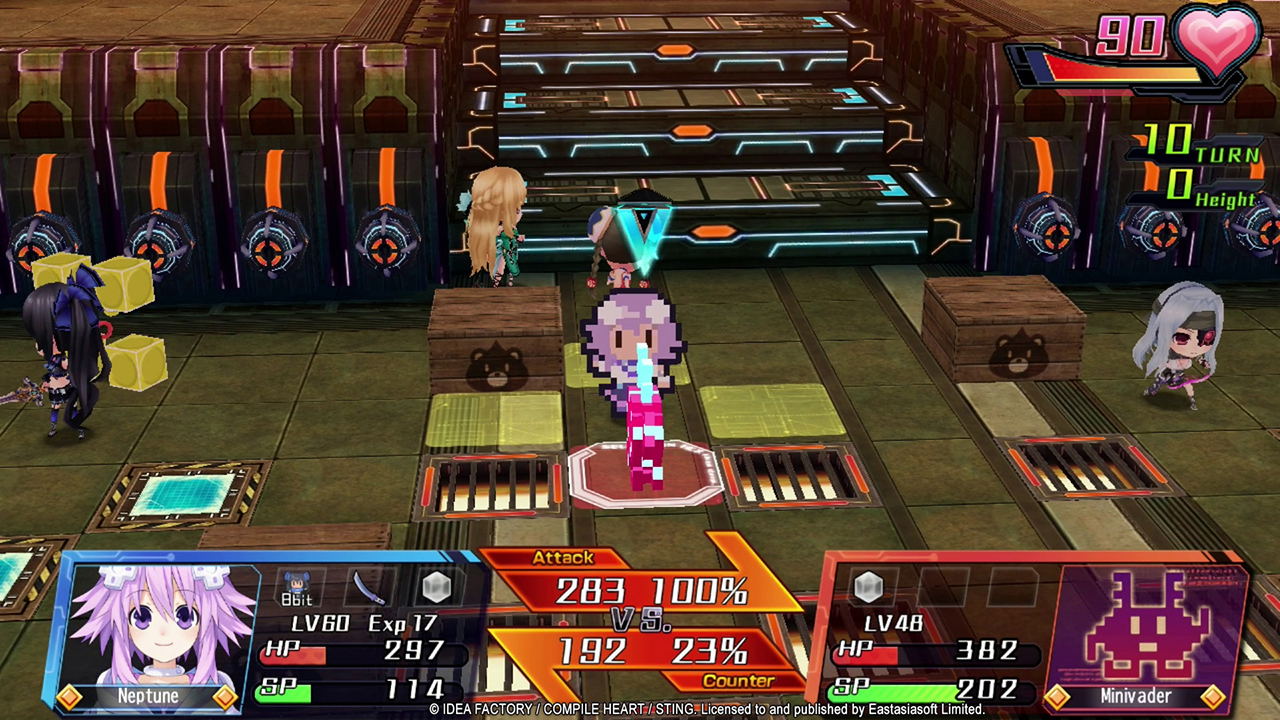Click the Minivader's cube item slot

coord(868,587)
